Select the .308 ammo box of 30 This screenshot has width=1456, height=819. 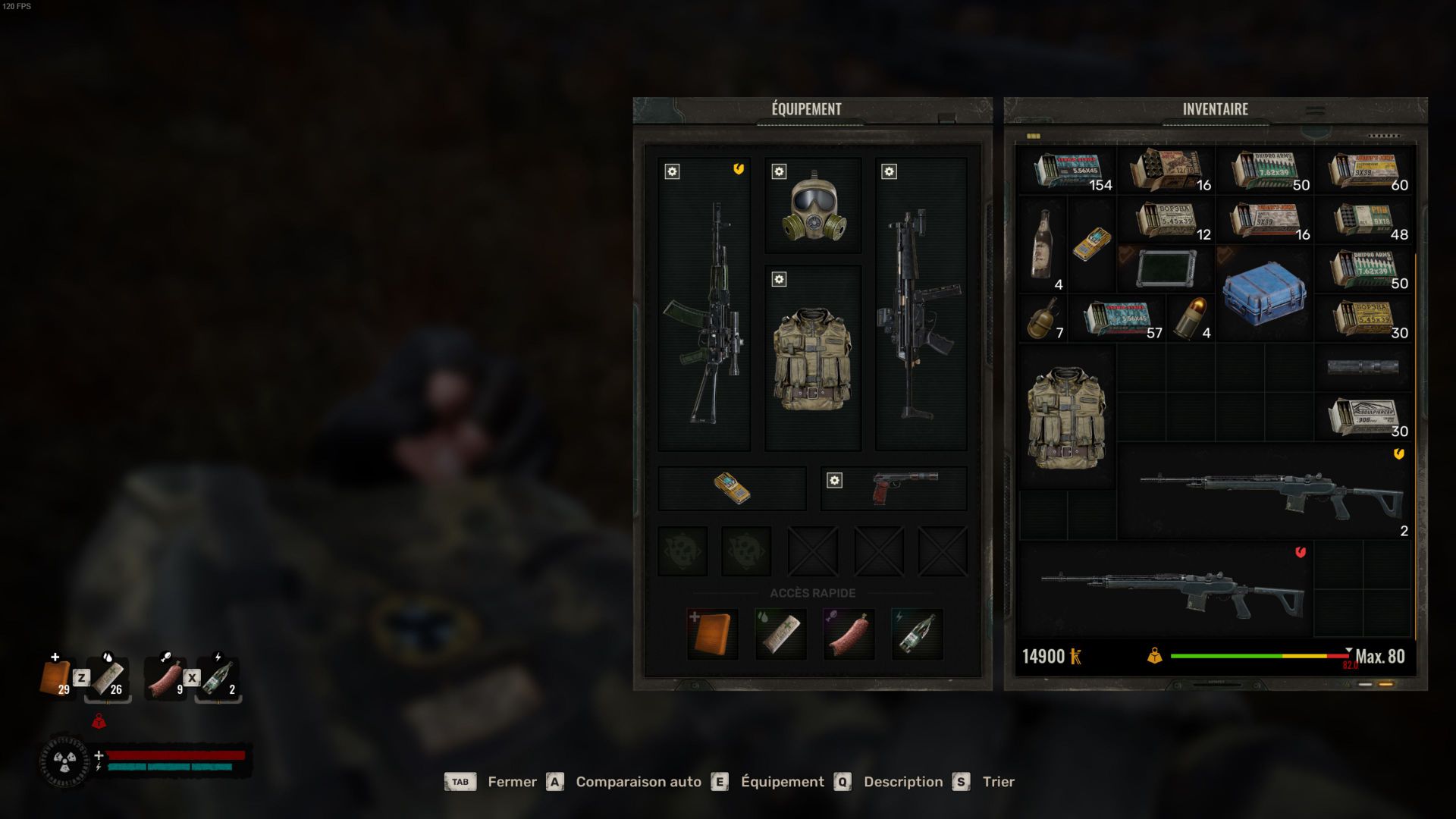(1363, 416)
